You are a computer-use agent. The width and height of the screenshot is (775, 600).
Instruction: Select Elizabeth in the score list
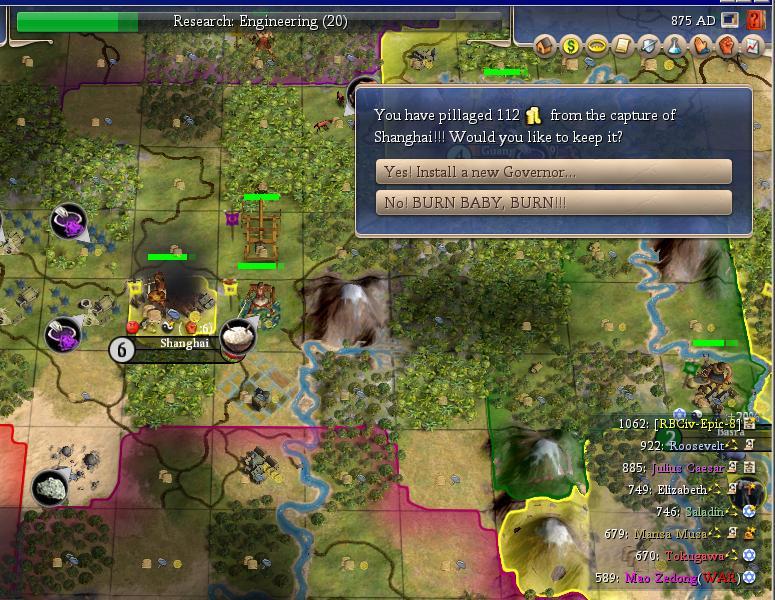pyautogui.click(x=682, y=489)
